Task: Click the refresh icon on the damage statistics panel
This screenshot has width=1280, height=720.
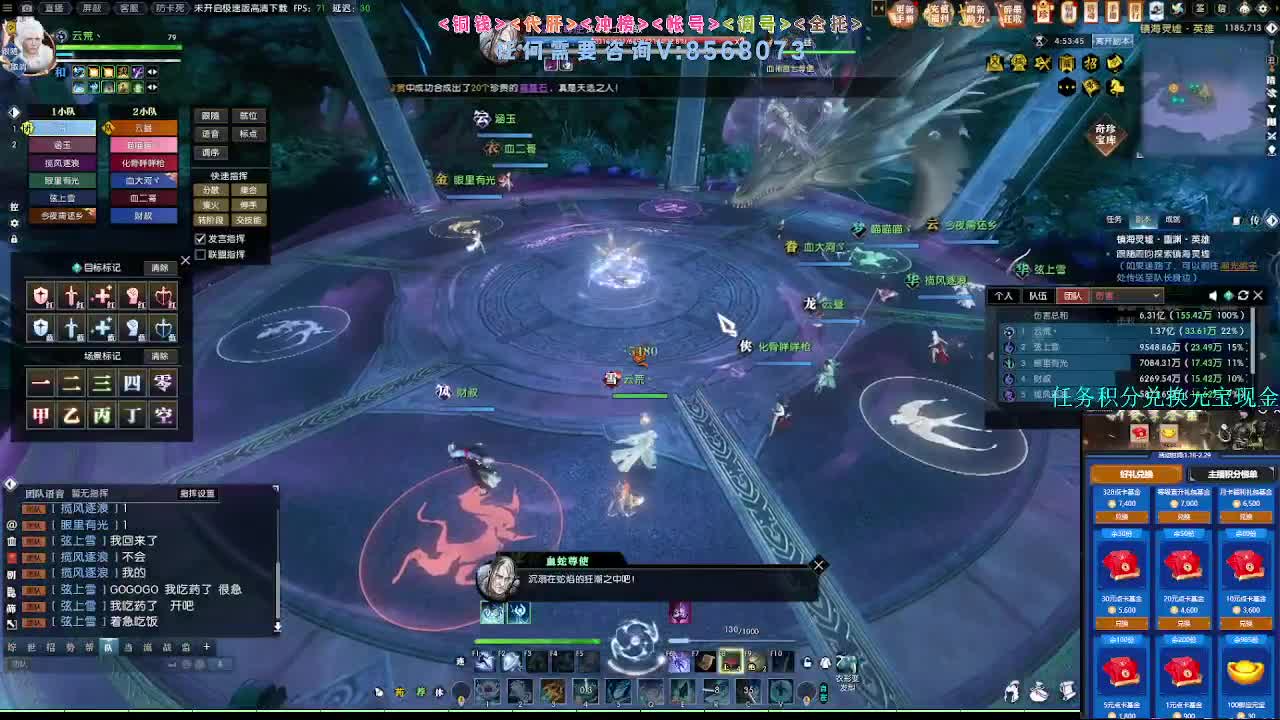Action: click(x=1242, y=296)
